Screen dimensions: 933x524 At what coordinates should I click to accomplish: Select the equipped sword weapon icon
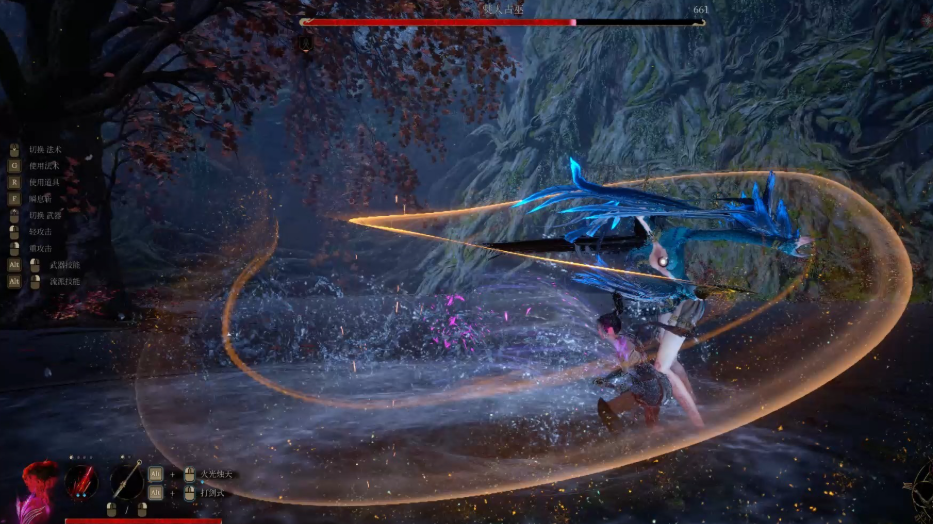coord(126,481)
